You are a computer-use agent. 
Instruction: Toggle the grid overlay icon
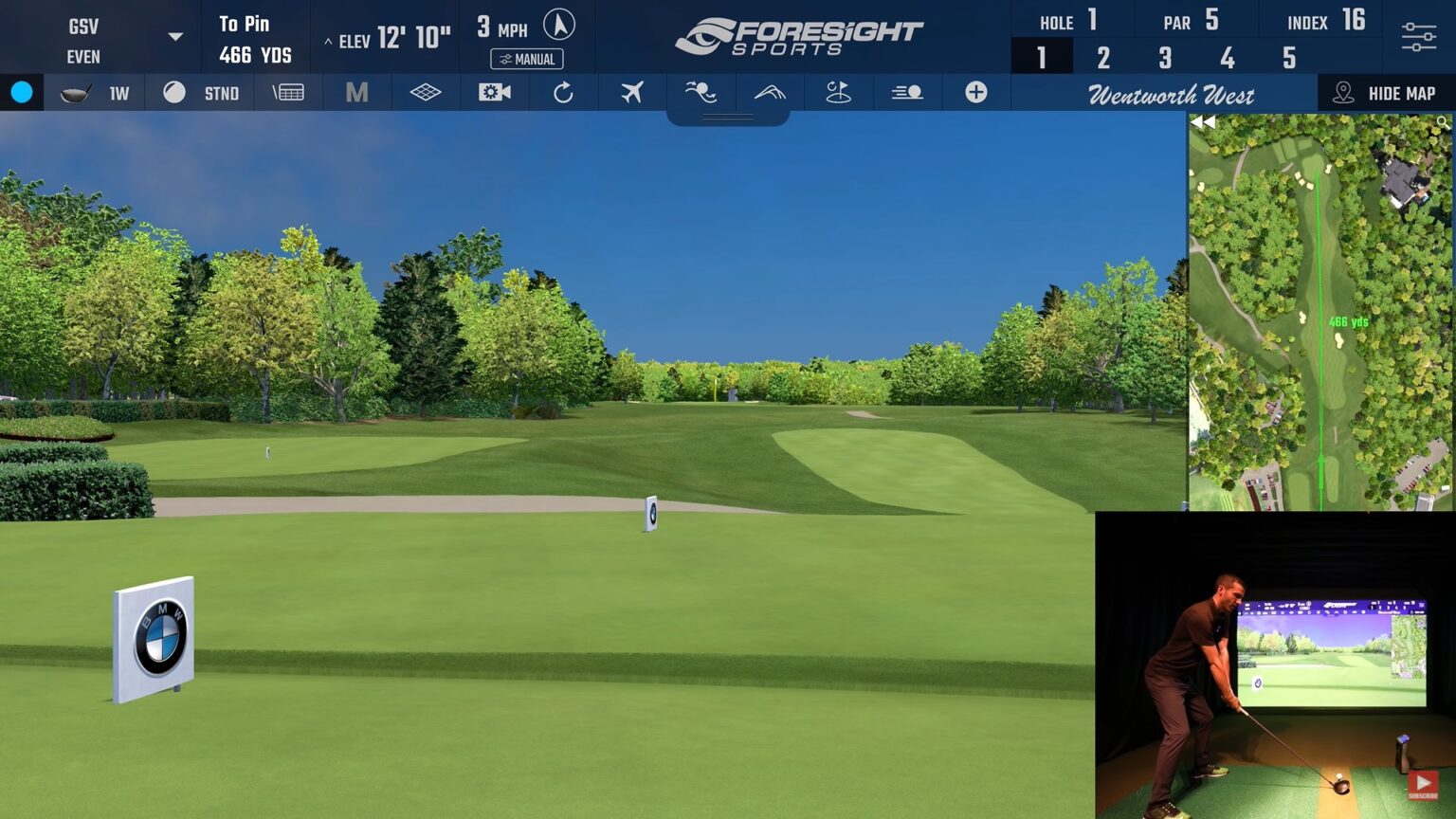pos(425,92)
